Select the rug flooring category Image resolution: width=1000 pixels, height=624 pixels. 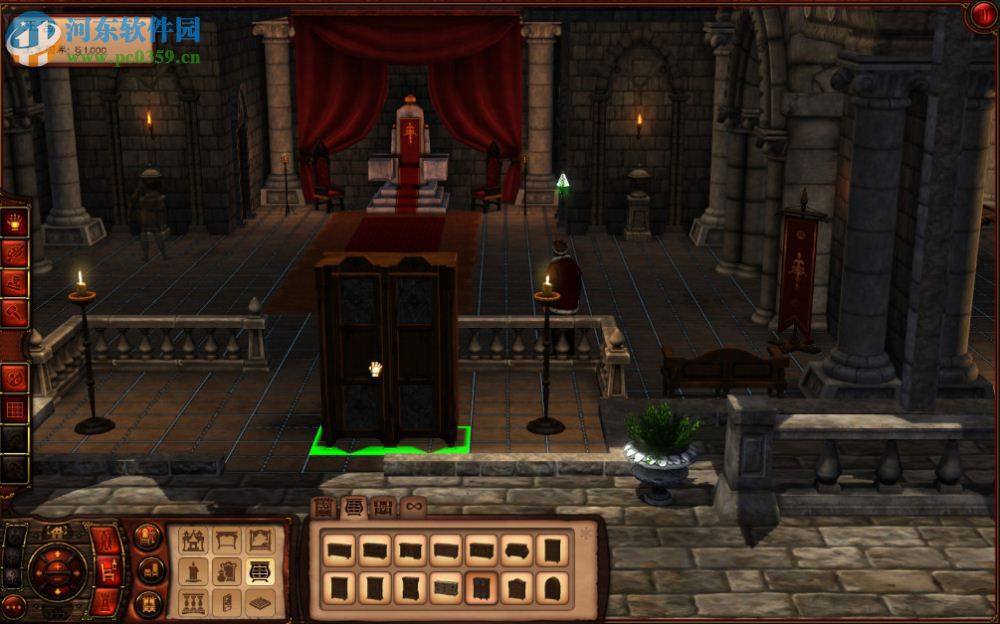(259, 602)
